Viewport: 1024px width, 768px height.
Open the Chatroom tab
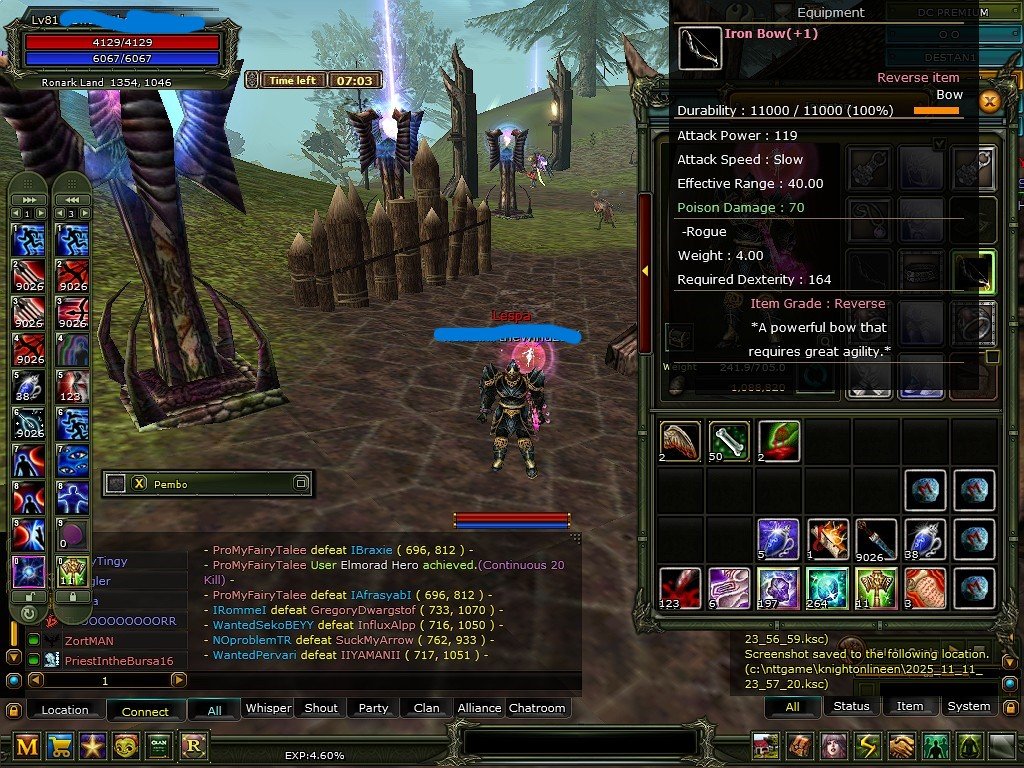point(537,708)
